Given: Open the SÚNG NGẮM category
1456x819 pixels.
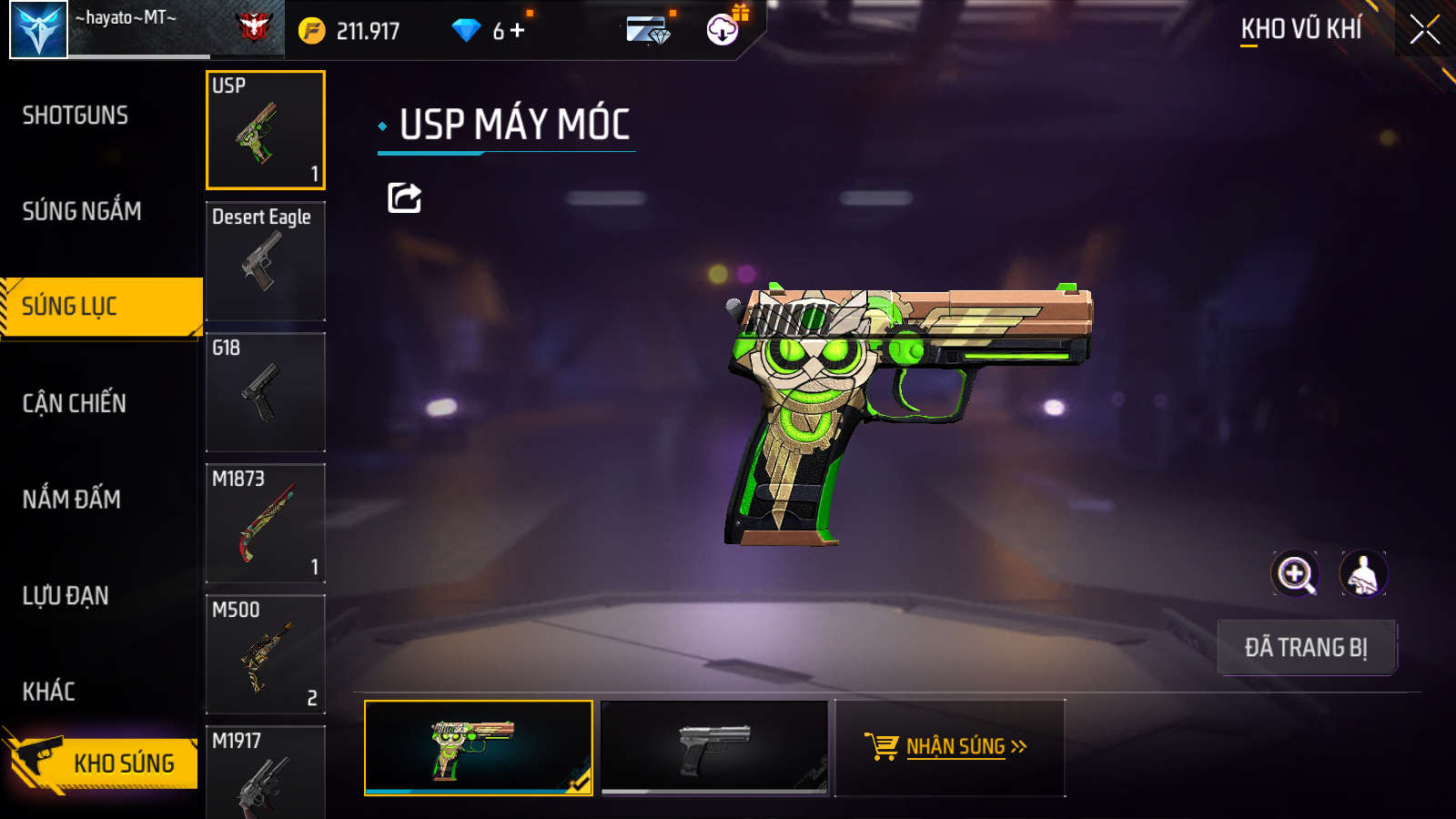Looking at the screenshot, I should 82,211.
